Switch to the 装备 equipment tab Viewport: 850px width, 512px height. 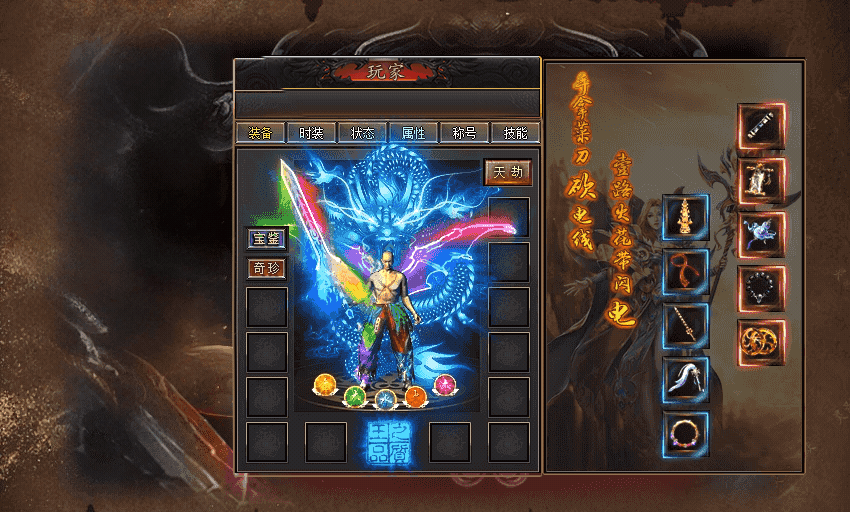(260, 133)
